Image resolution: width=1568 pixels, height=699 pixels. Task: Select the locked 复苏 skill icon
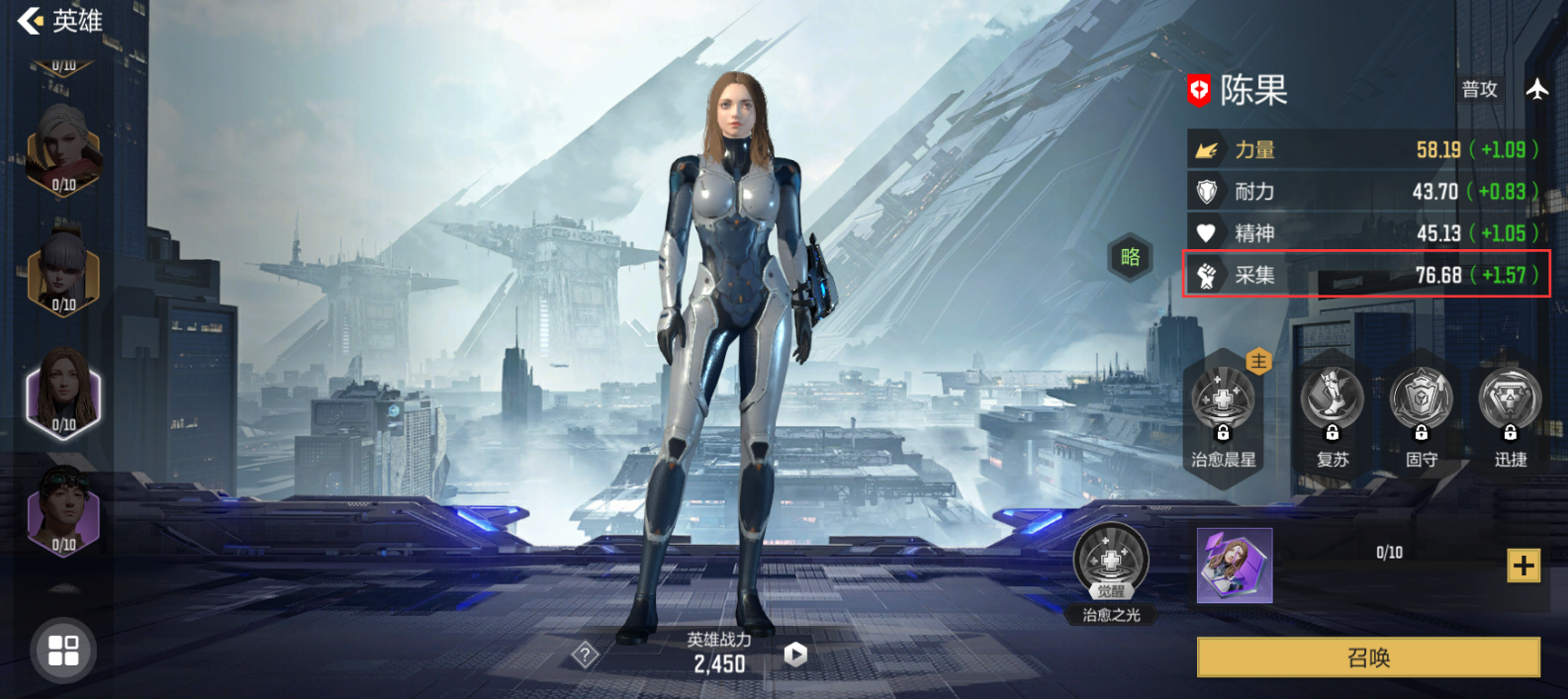1332,402
